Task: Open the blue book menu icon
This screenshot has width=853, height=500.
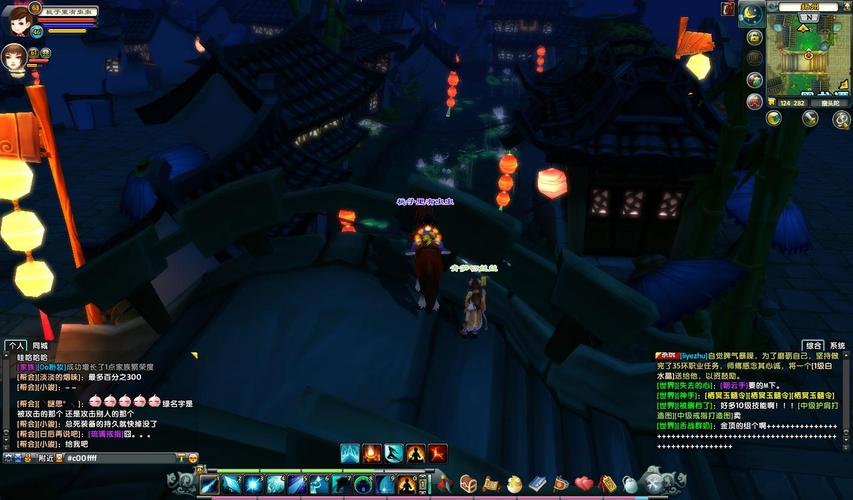Action: [538, 484]
